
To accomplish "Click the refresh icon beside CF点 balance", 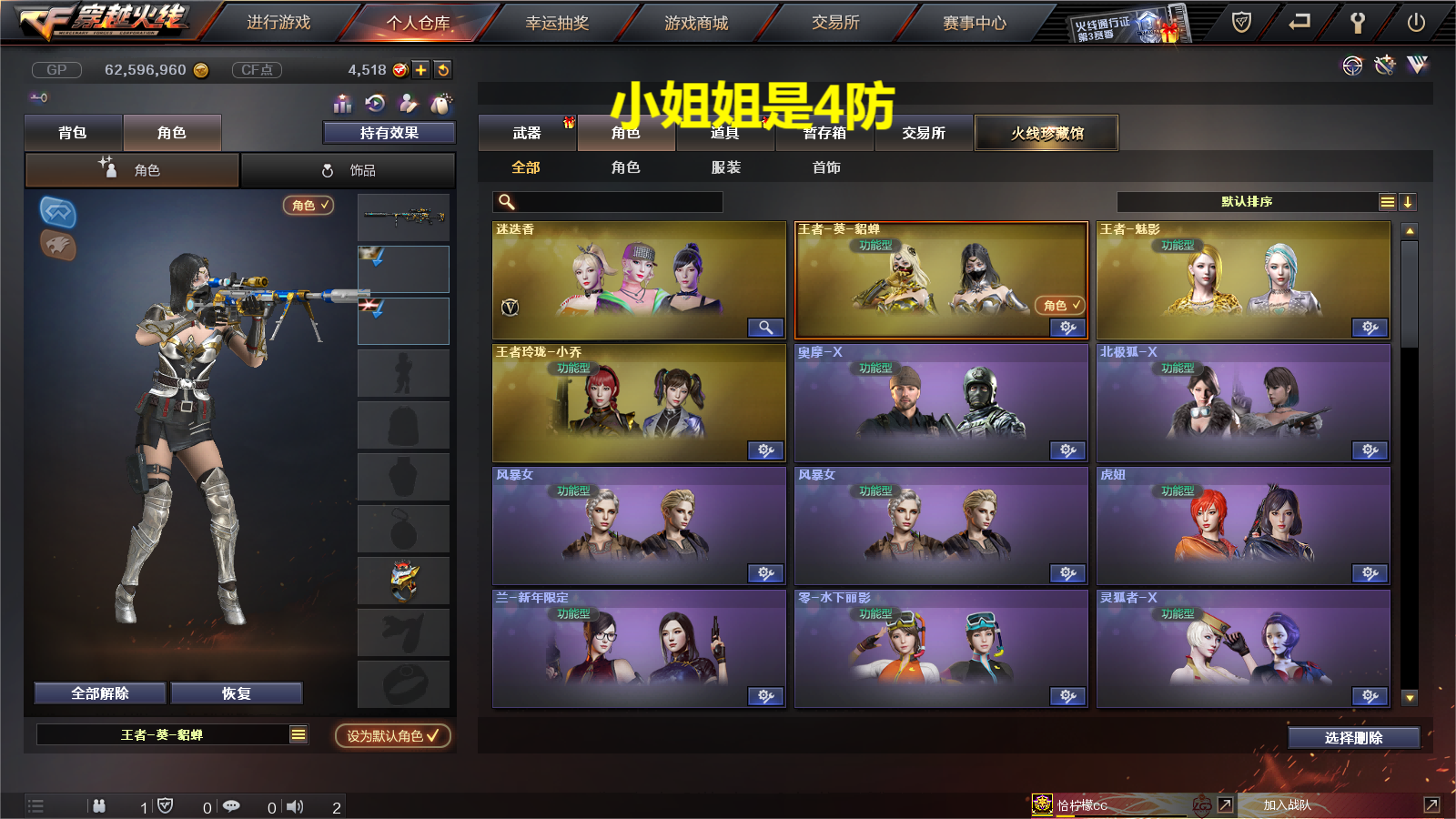I will pos(443,70).
